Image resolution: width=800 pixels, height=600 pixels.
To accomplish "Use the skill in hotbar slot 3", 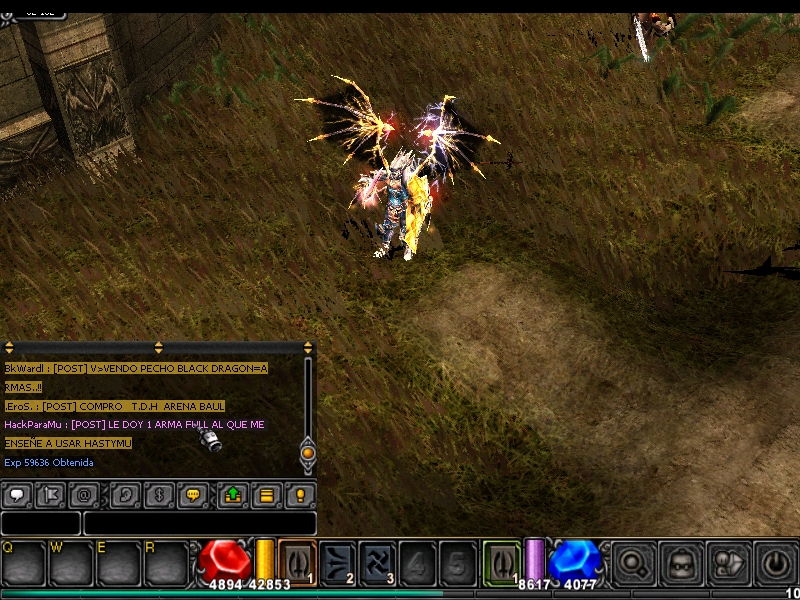I will point(377,561).
